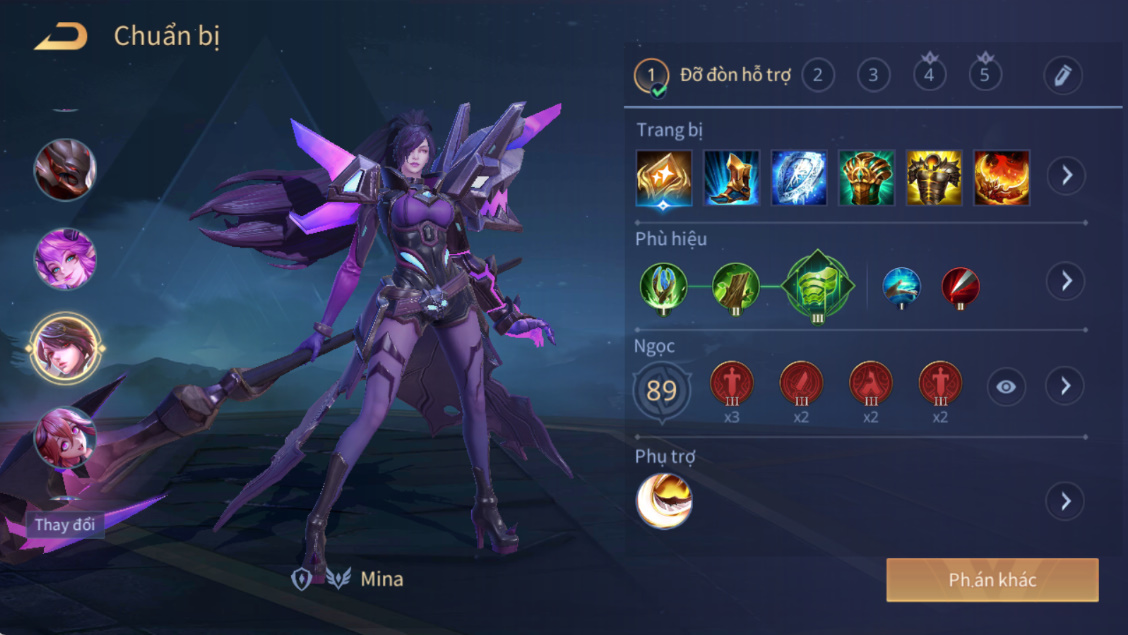The width and height of the screenshot is (1128, 635).
Task: Toggle the eye icon for gem details
Action: click(1006, 387)
